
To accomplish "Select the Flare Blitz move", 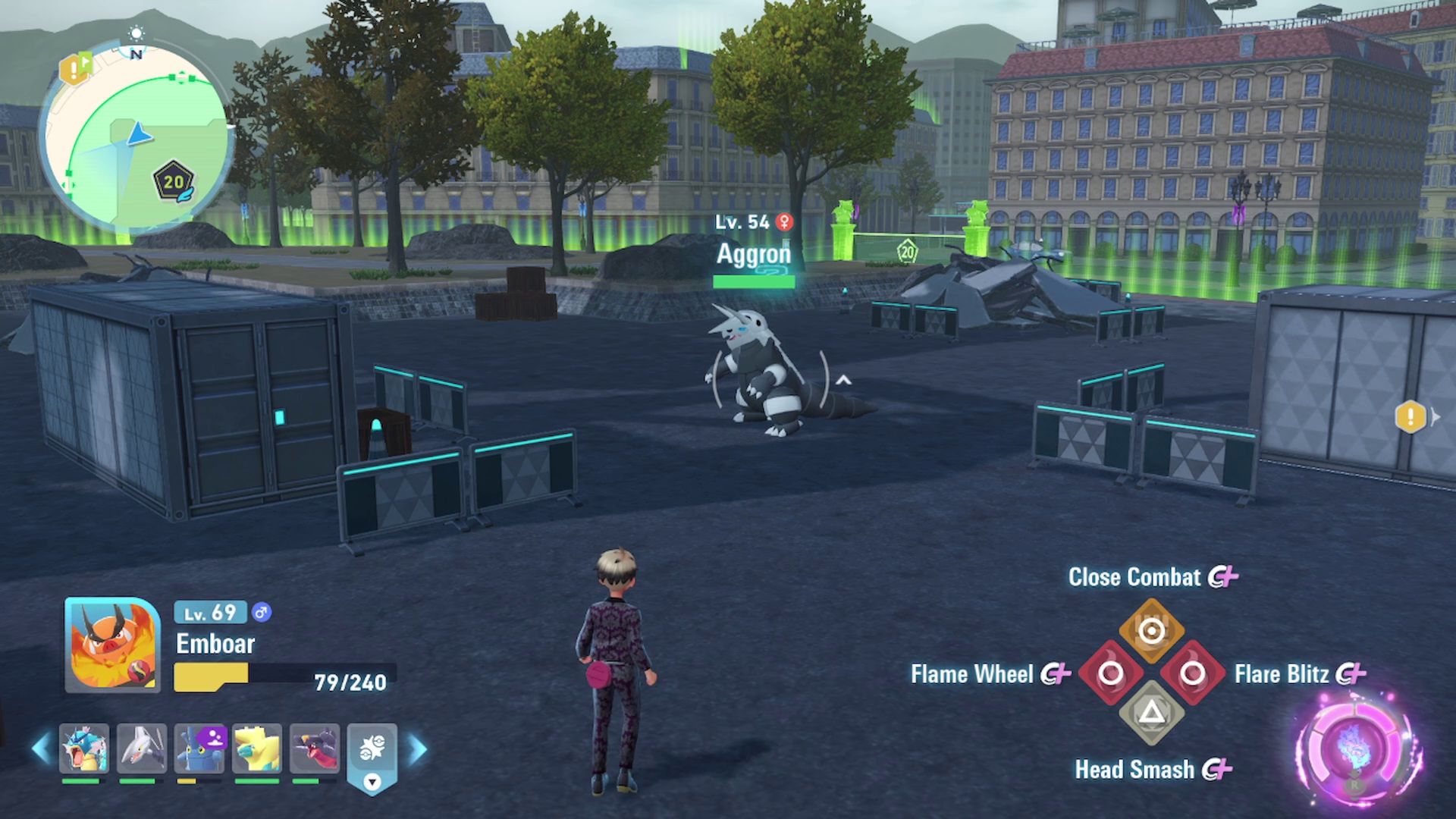I will tap(1192, 673).
